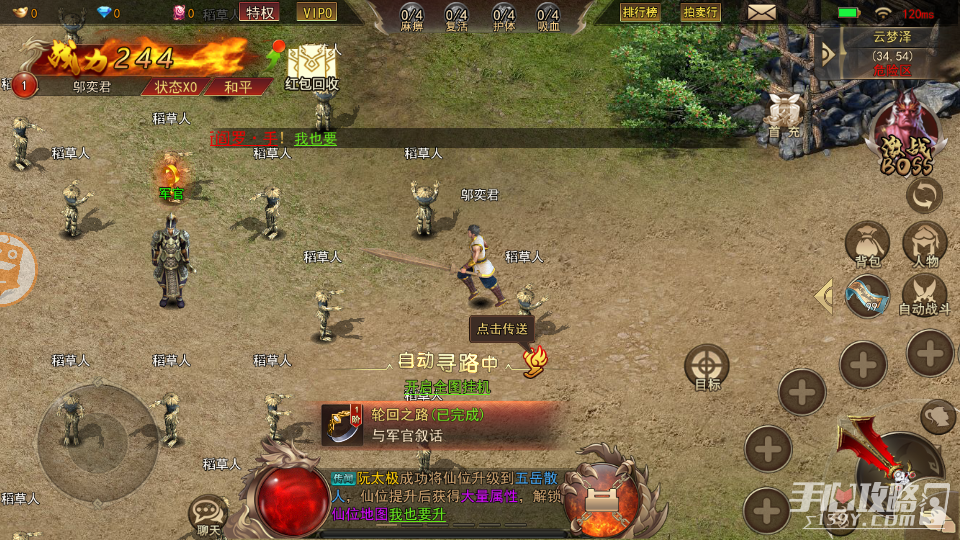
Task: Open the VIP0 panel
Action: point(316,12)
